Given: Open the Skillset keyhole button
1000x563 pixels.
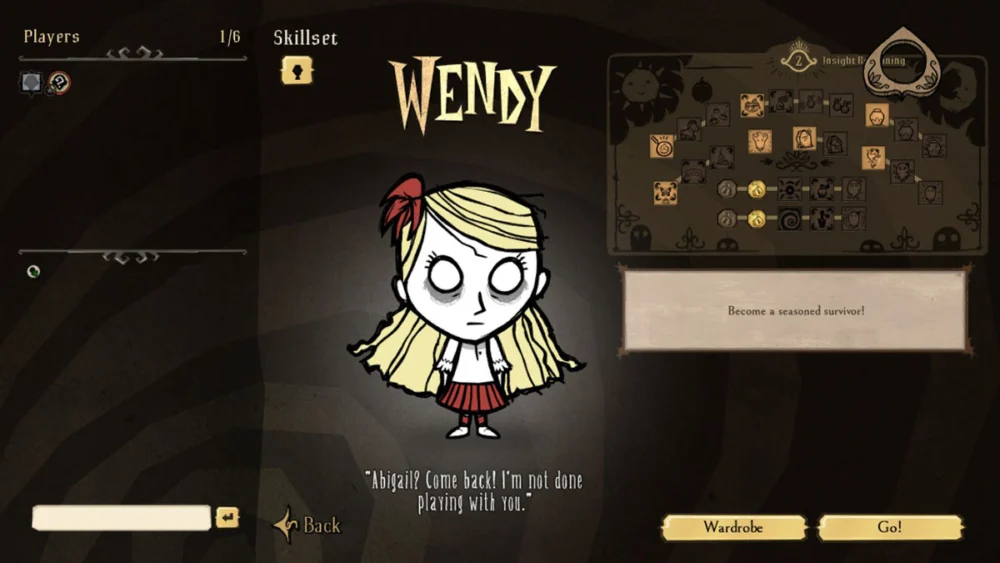Looking at the screenshot, I should pyautogui.click(x=296, y=70).
